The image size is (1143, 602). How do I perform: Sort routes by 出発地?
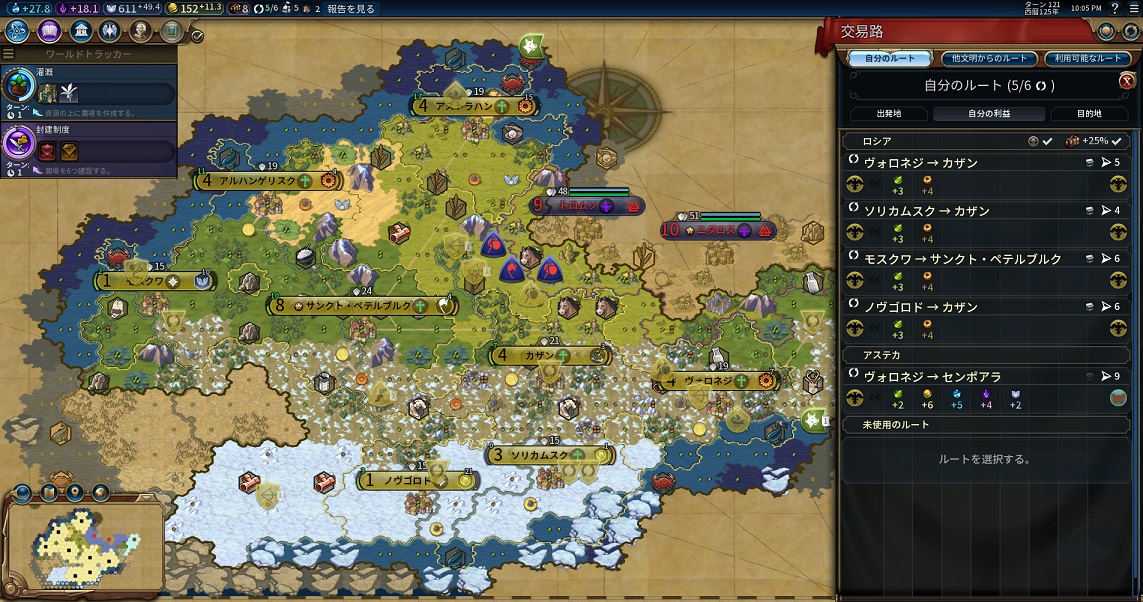coord(888,114)
